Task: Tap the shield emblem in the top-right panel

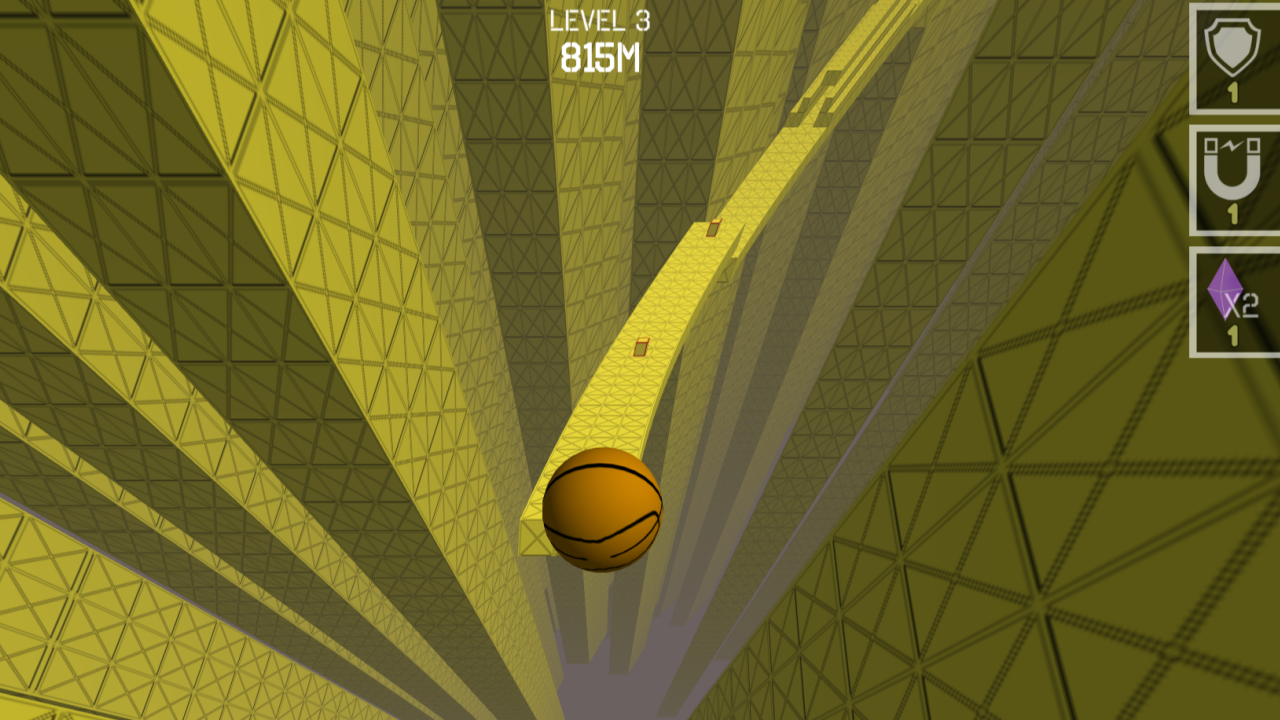Action: tap(1232, 48)
